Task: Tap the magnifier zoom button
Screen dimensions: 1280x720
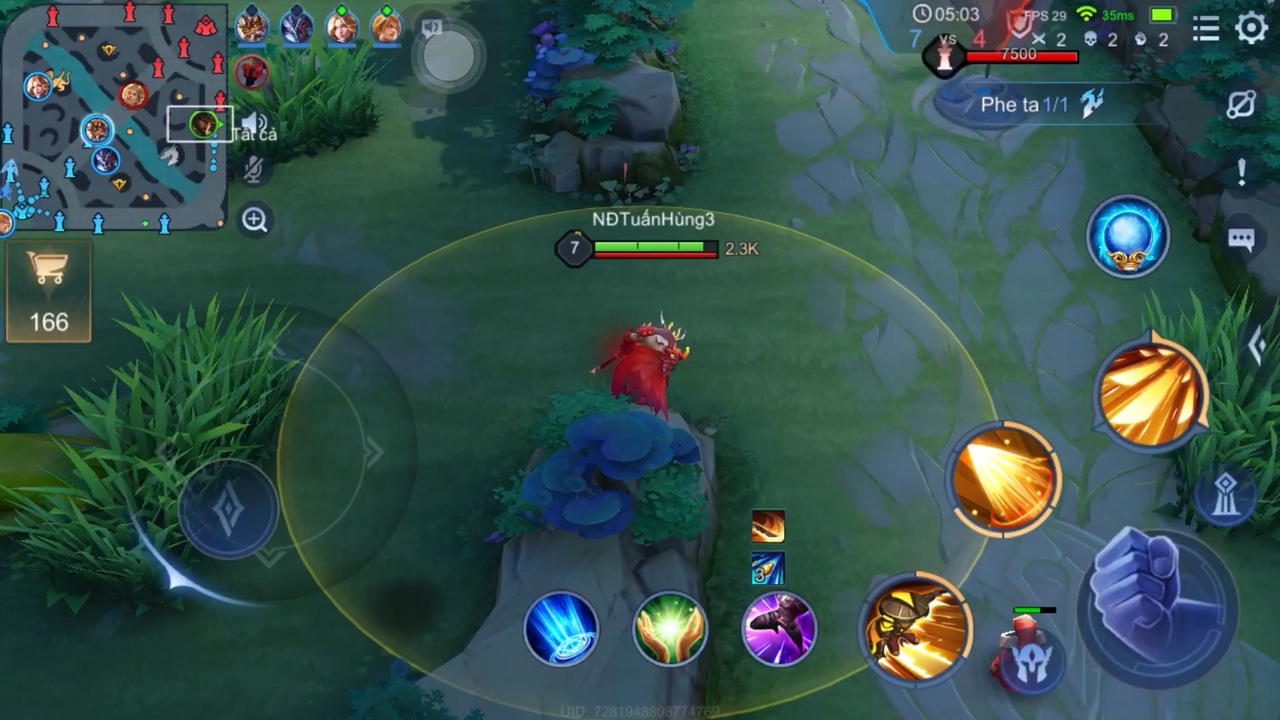Action: [x=255, y=220]
